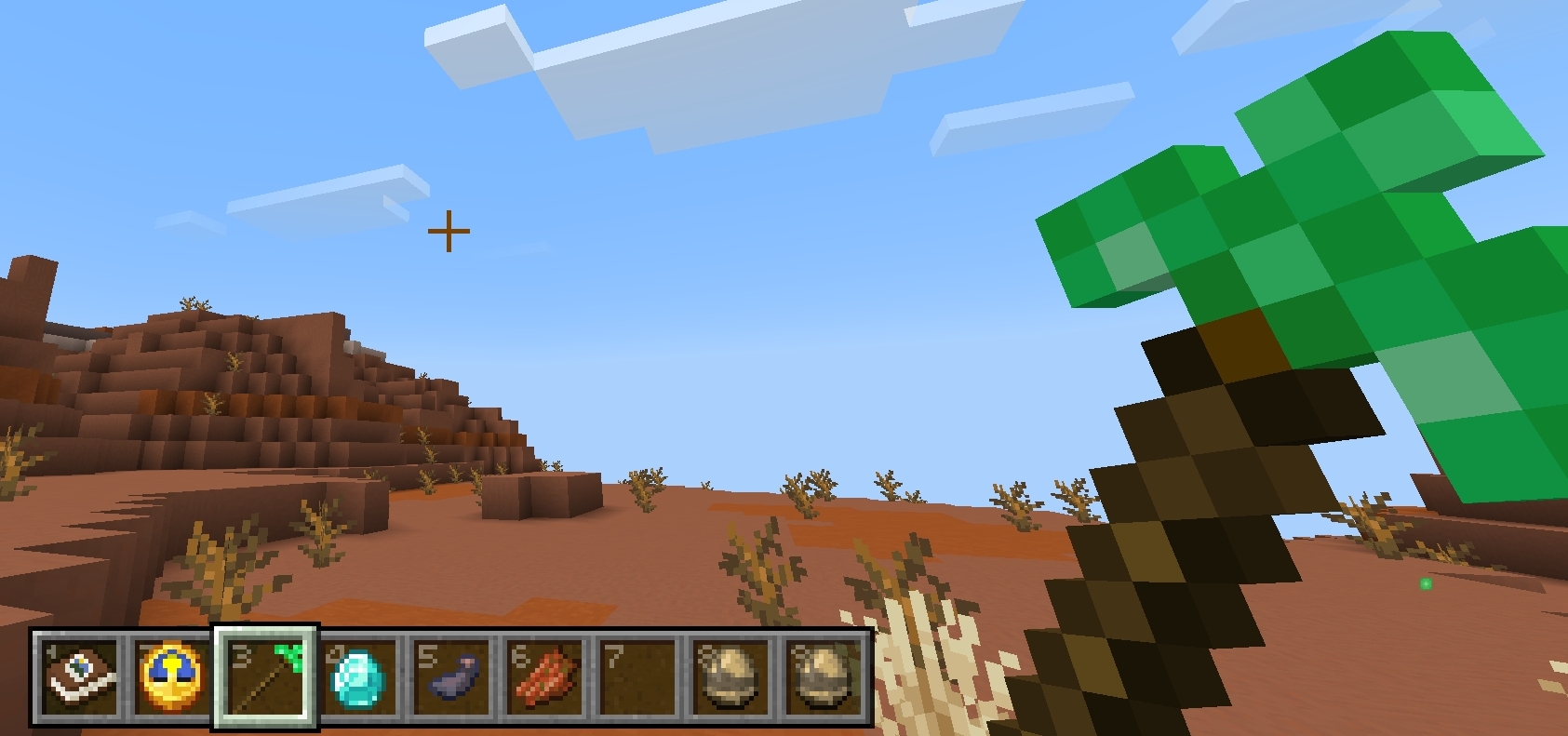Click the crosshair at screen center

pos(449,229)
